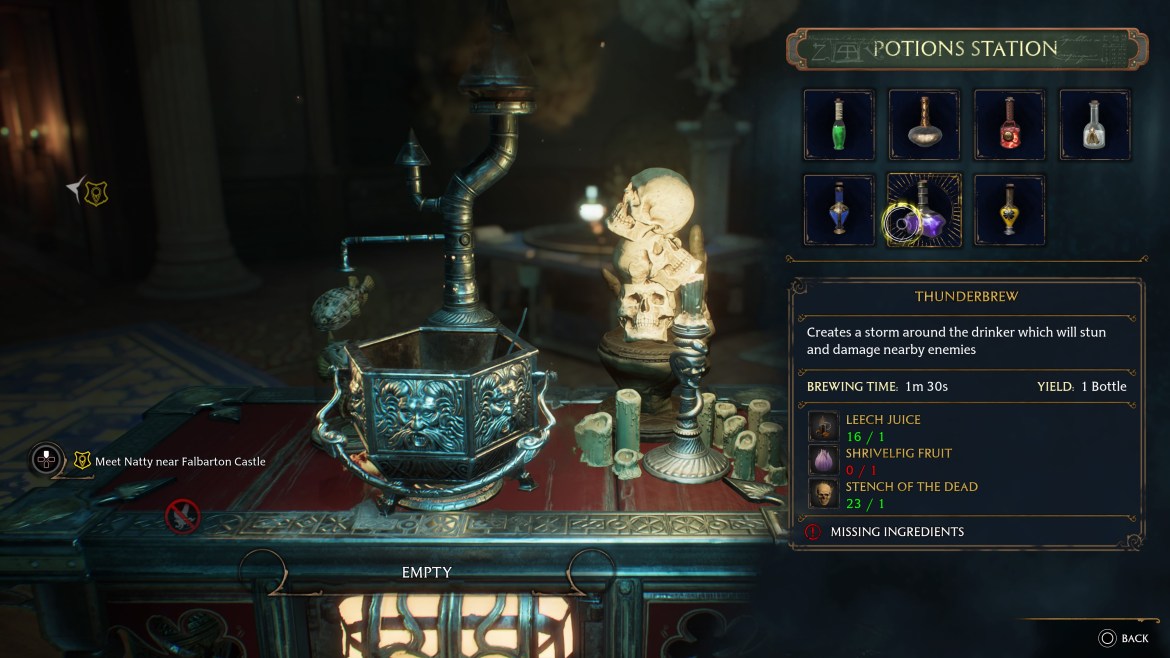Go back from the Potions Station
This screenshot has height=658, width=1170.
coord(1123,638)
